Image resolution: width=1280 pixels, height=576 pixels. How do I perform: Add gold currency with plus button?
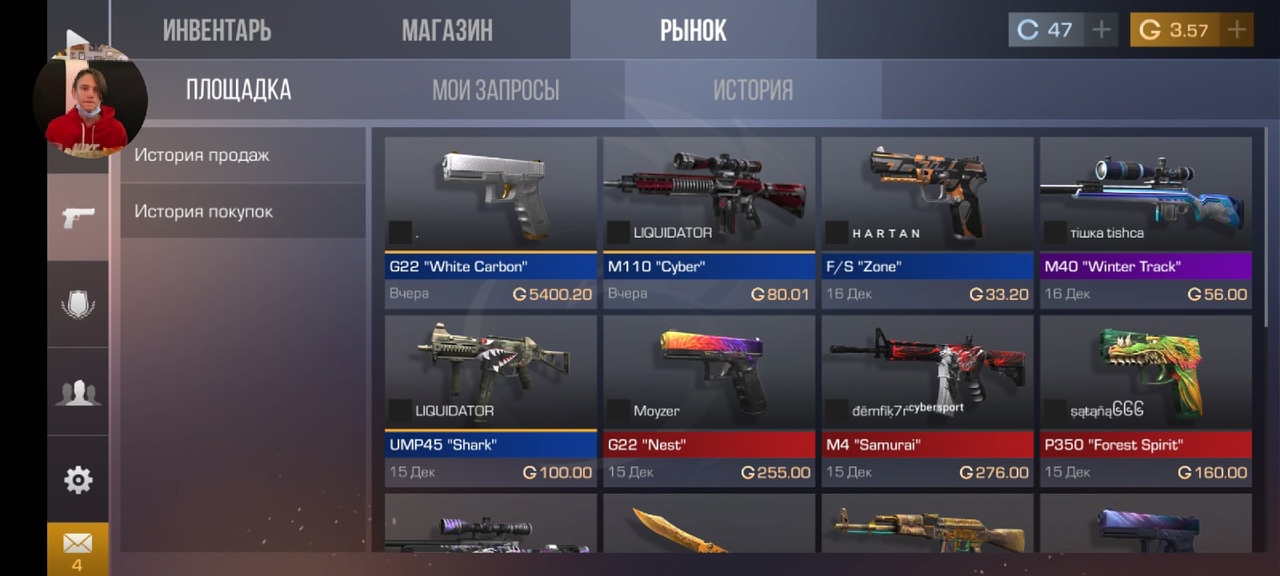pyautogui.click(x=1237, y=30)
